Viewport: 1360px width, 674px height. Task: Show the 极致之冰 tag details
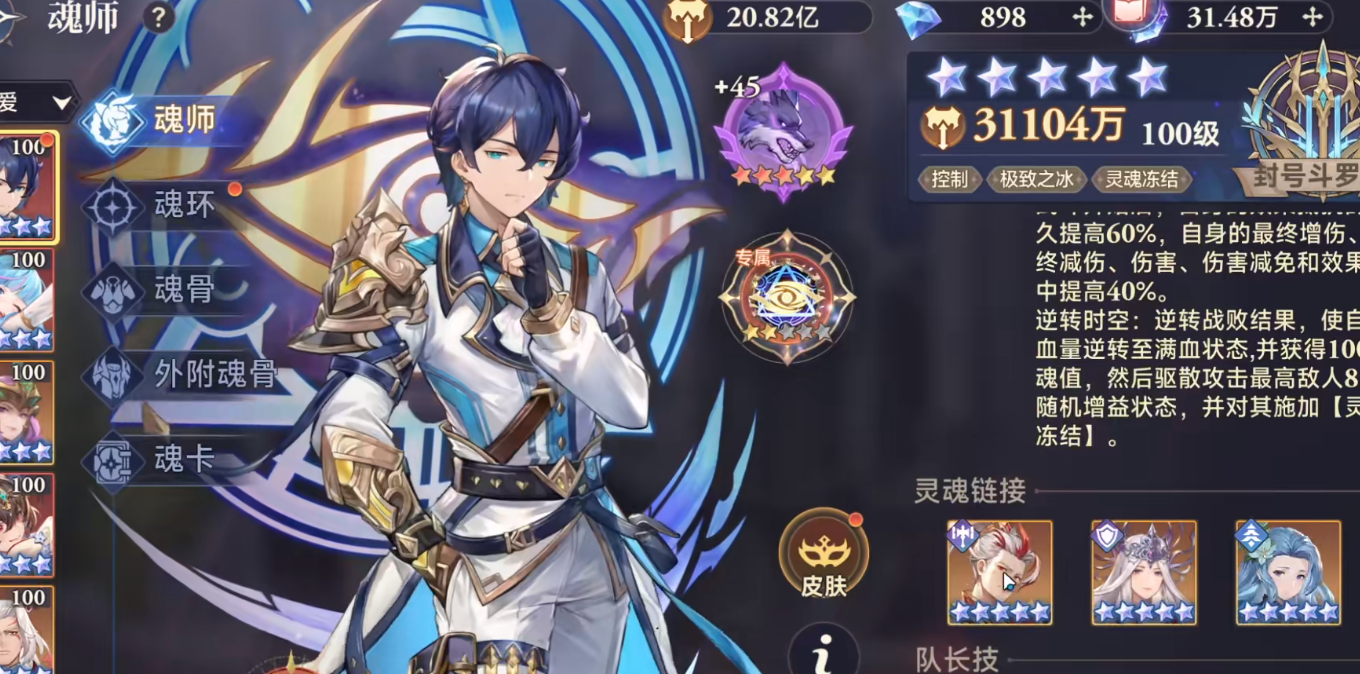click(1036, 179)
